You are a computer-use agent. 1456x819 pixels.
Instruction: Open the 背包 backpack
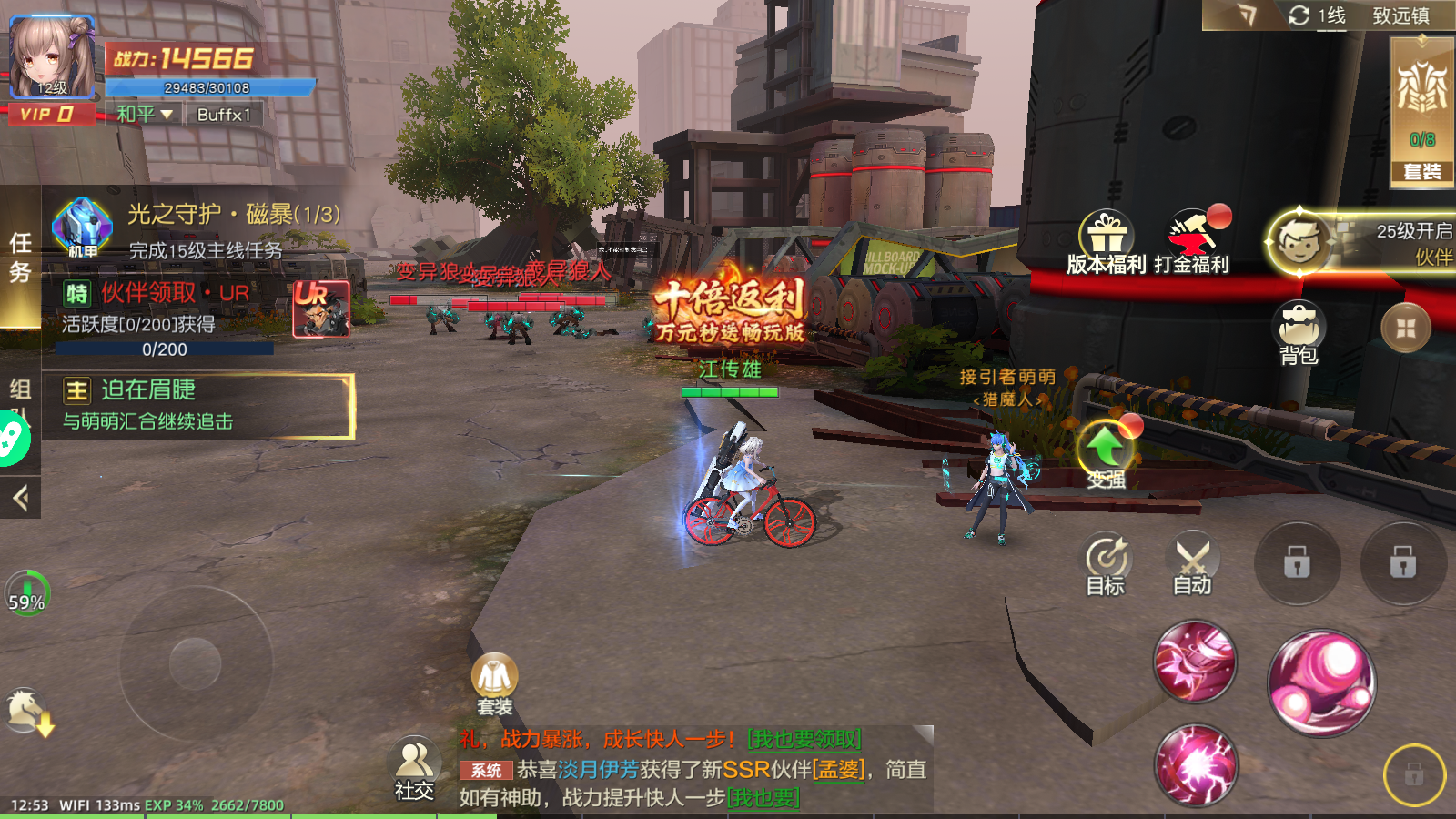[1299, 332]
